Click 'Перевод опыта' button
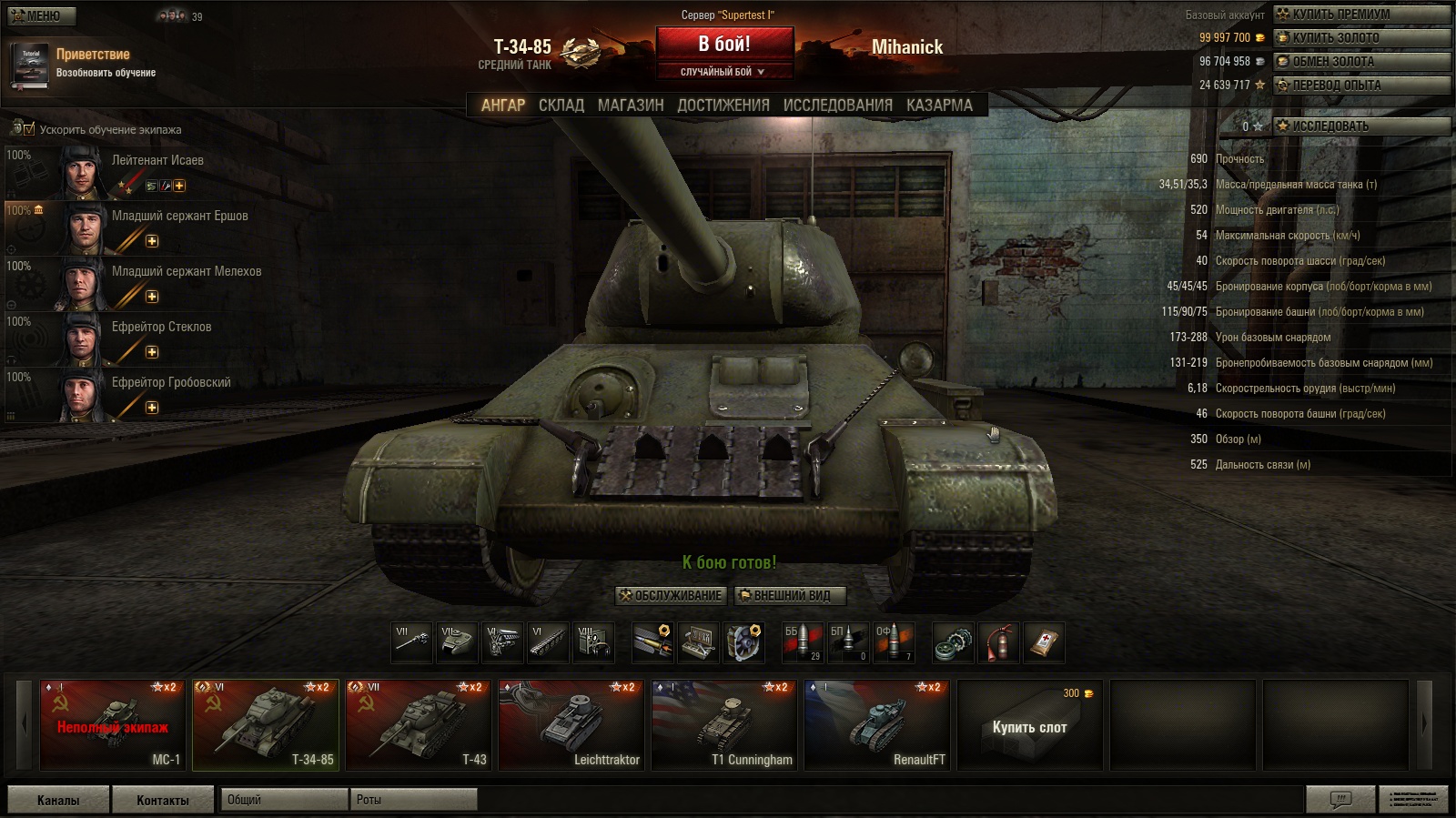This screenshot has width=1456, height=818. tap(1361, 85)
